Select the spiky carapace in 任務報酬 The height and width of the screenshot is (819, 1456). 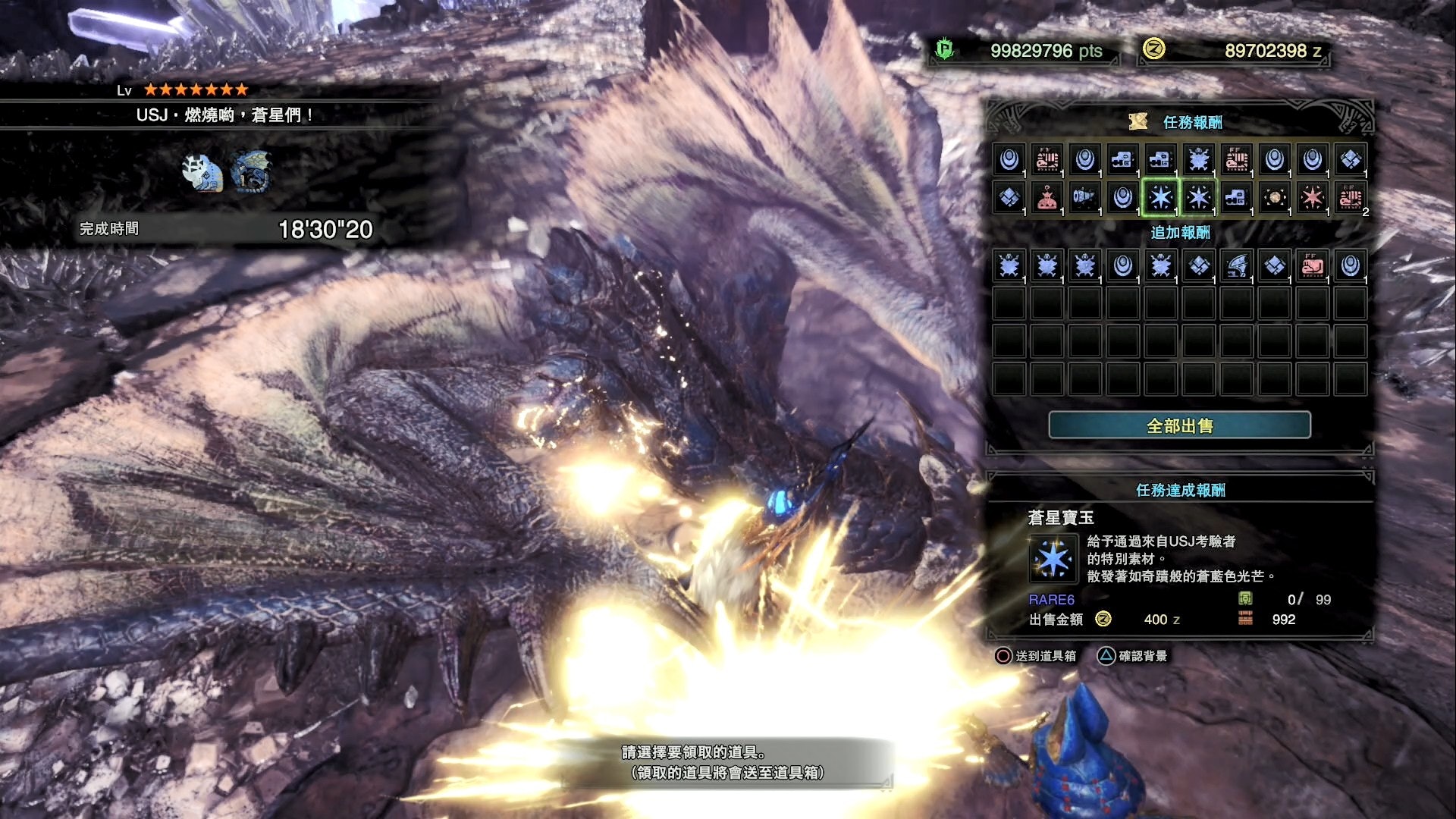coord(1199,159)
